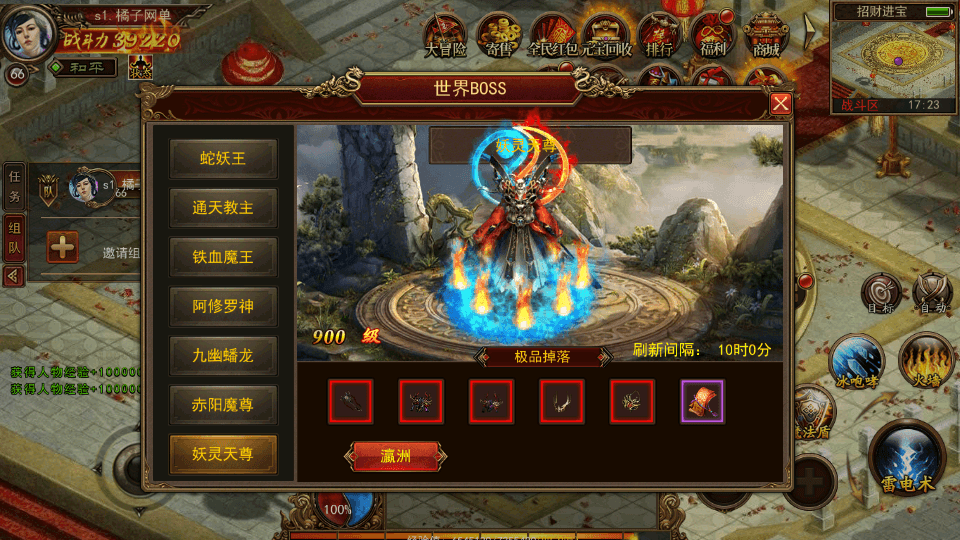Open the 元宝回收 recycling menu
This screenshot has width=960, height=540.
tap(607, 35)
